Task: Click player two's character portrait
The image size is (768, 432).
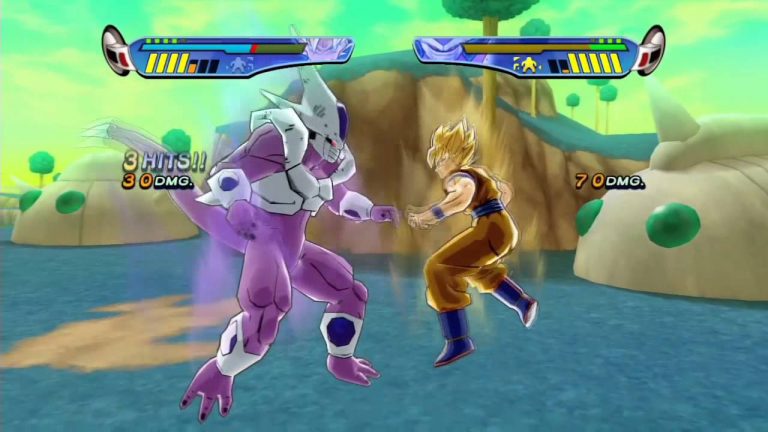Action: click(x=438, y=48)
